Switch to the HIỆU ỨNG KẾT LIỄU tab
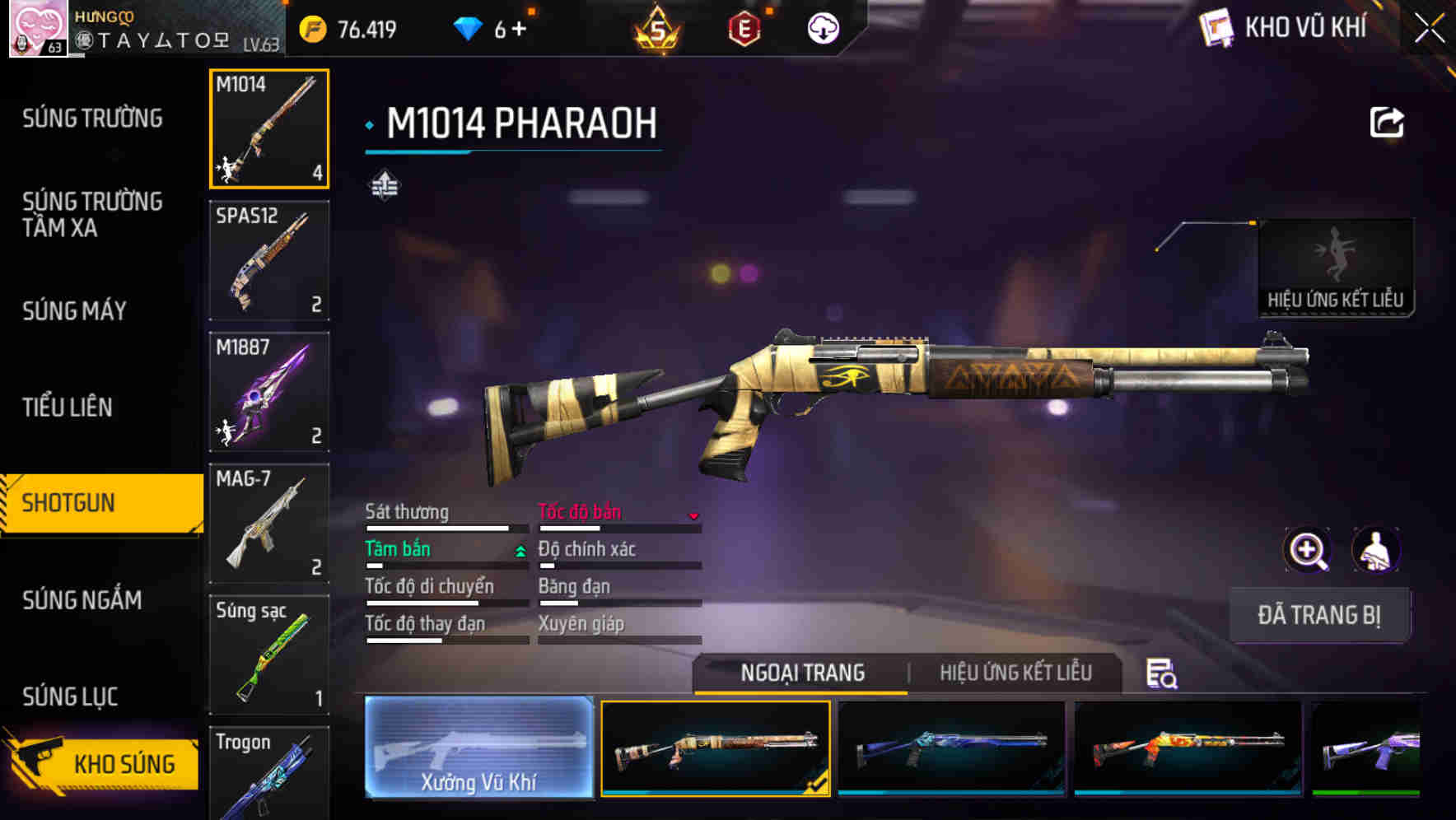1456x820 pixels. point(1017,673)
